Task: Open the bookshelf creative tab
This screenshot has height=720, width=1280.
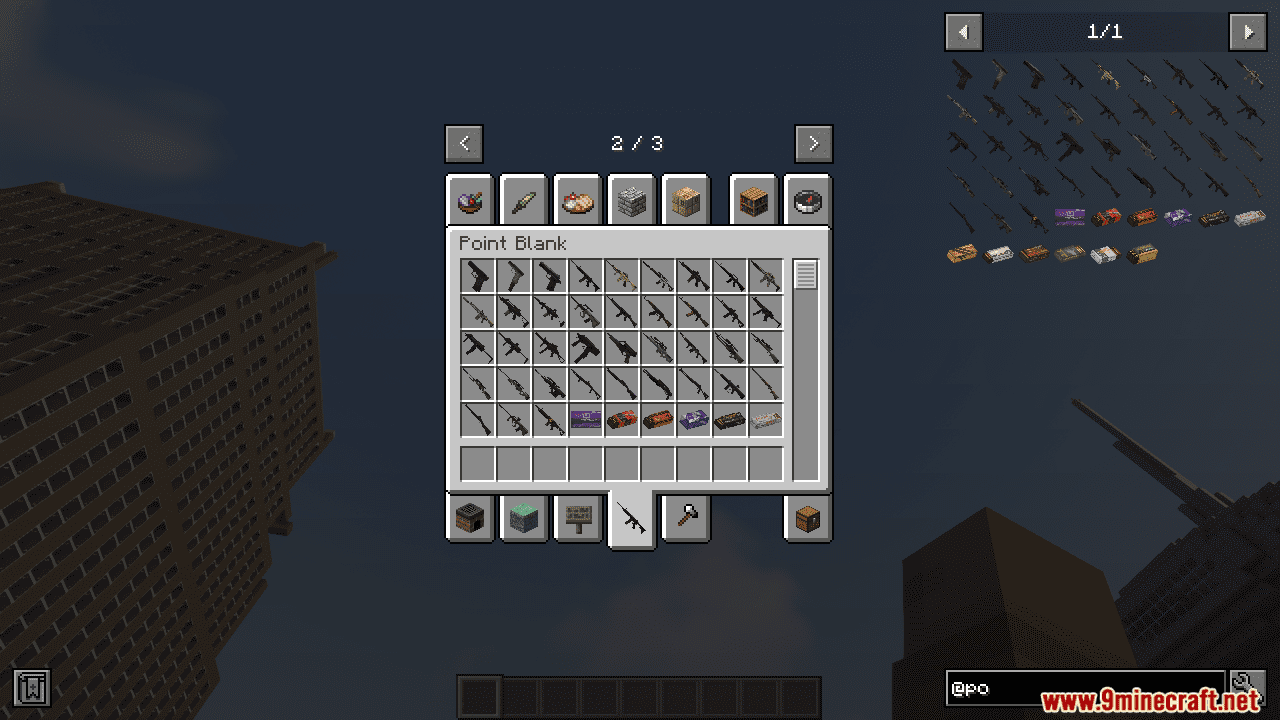Action: point(754,201)
